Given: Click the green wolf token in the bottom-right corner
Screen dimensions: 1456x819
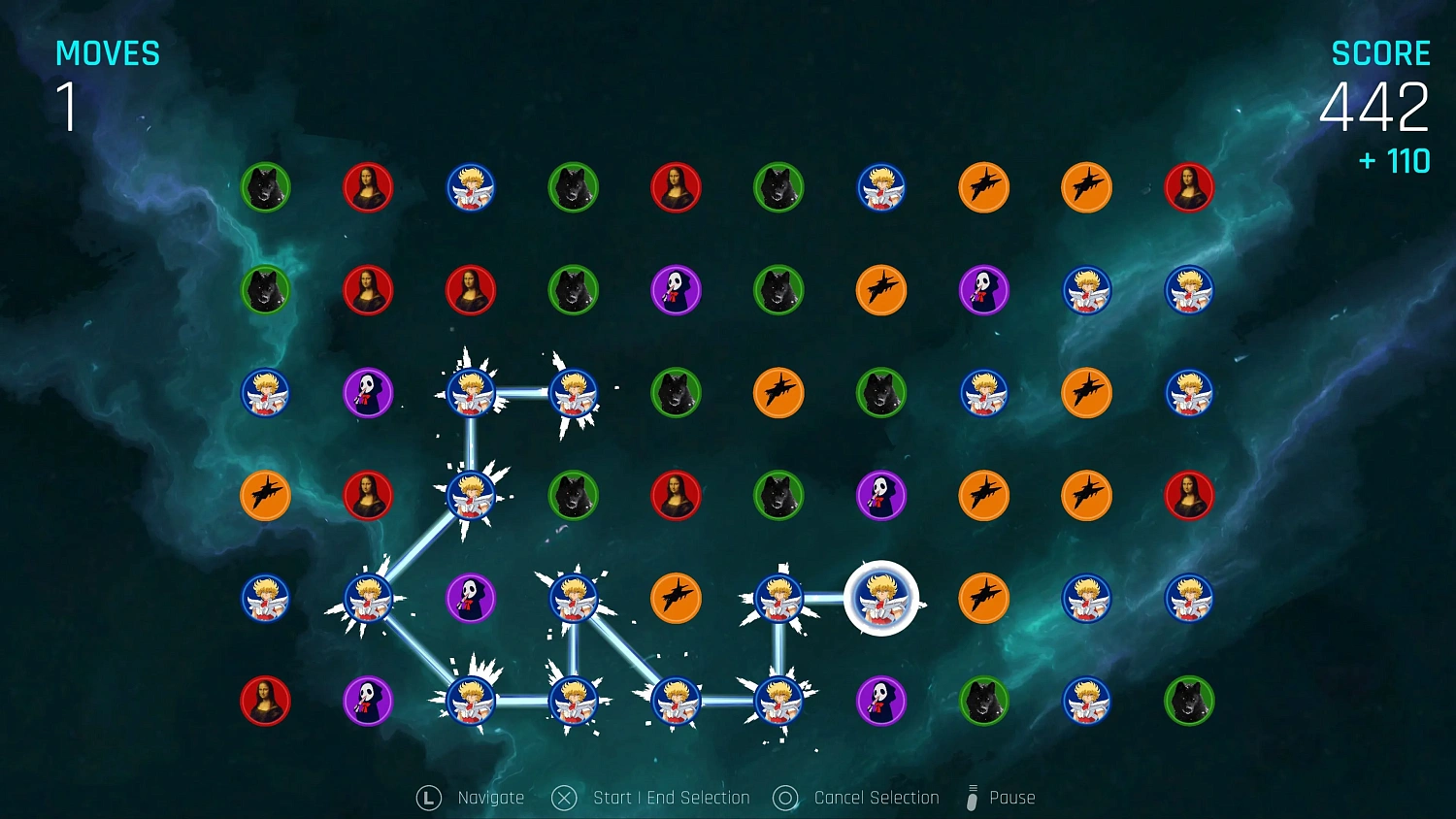Looking at the screenshot, I should 1189,703.
